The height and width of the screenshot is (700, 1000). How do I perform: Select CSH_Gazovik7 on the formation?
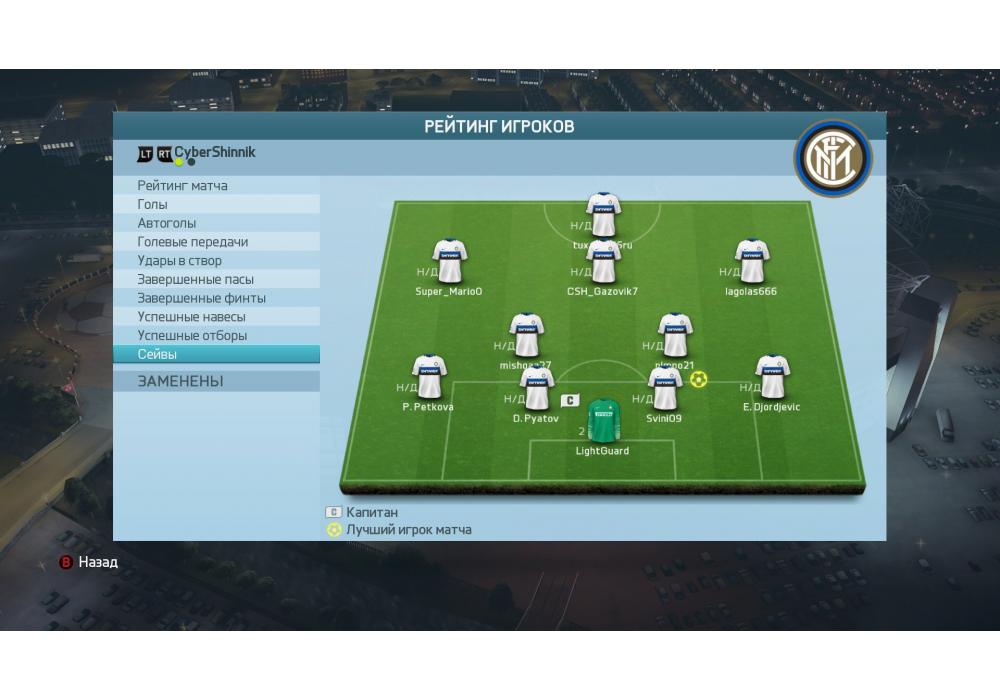pyautogui.click(x=603, y=262)
